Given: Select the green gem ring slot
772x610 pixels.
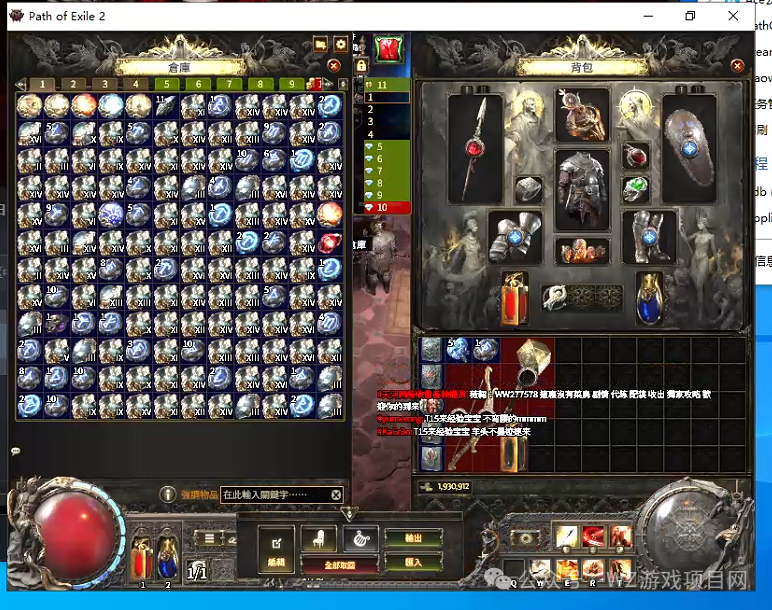Looking at the screenshot, I should tap(636, 189).
